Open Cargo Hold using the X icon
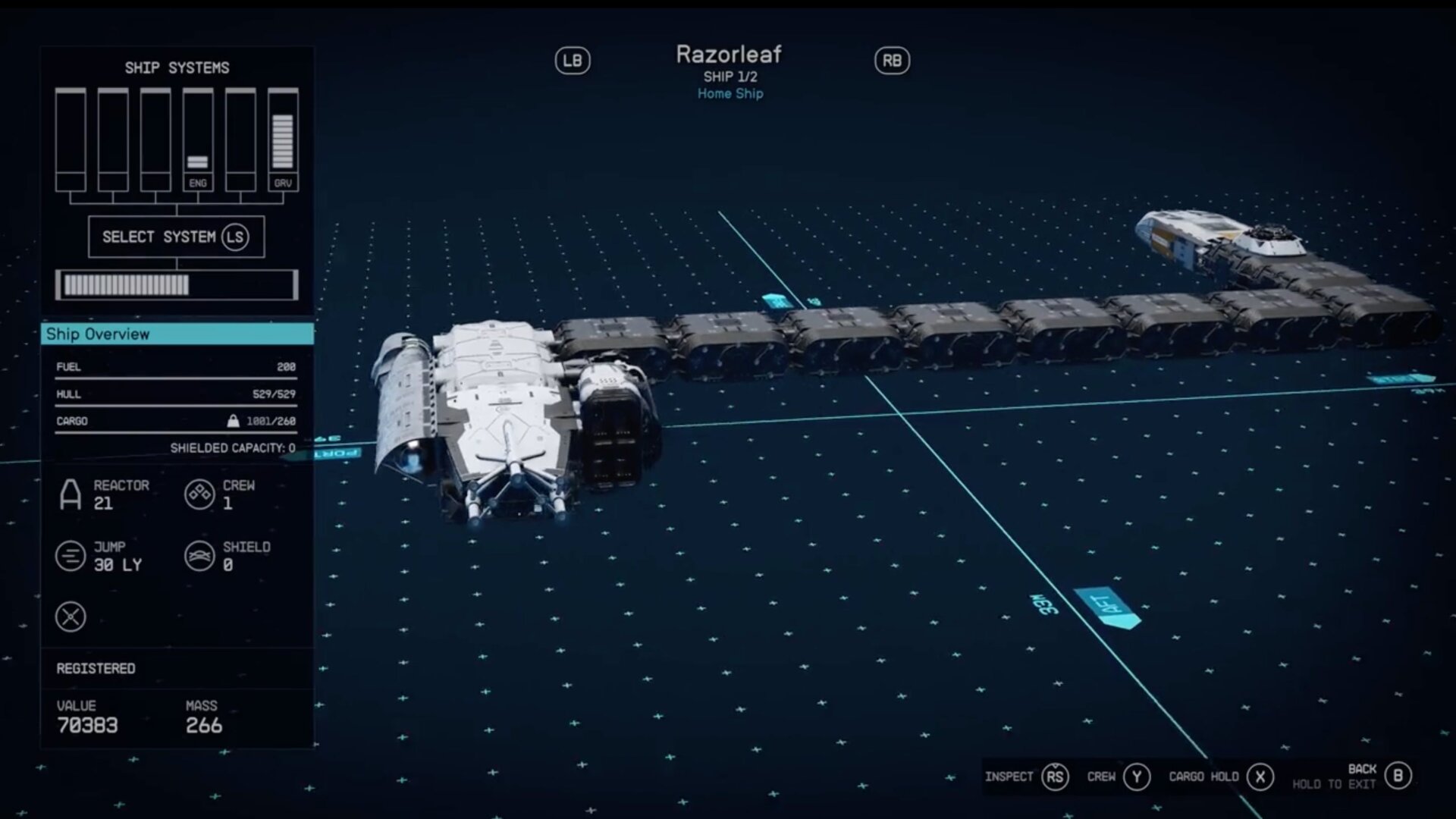This screenshot has height=819, width=1456. (x=1260, y=777)
